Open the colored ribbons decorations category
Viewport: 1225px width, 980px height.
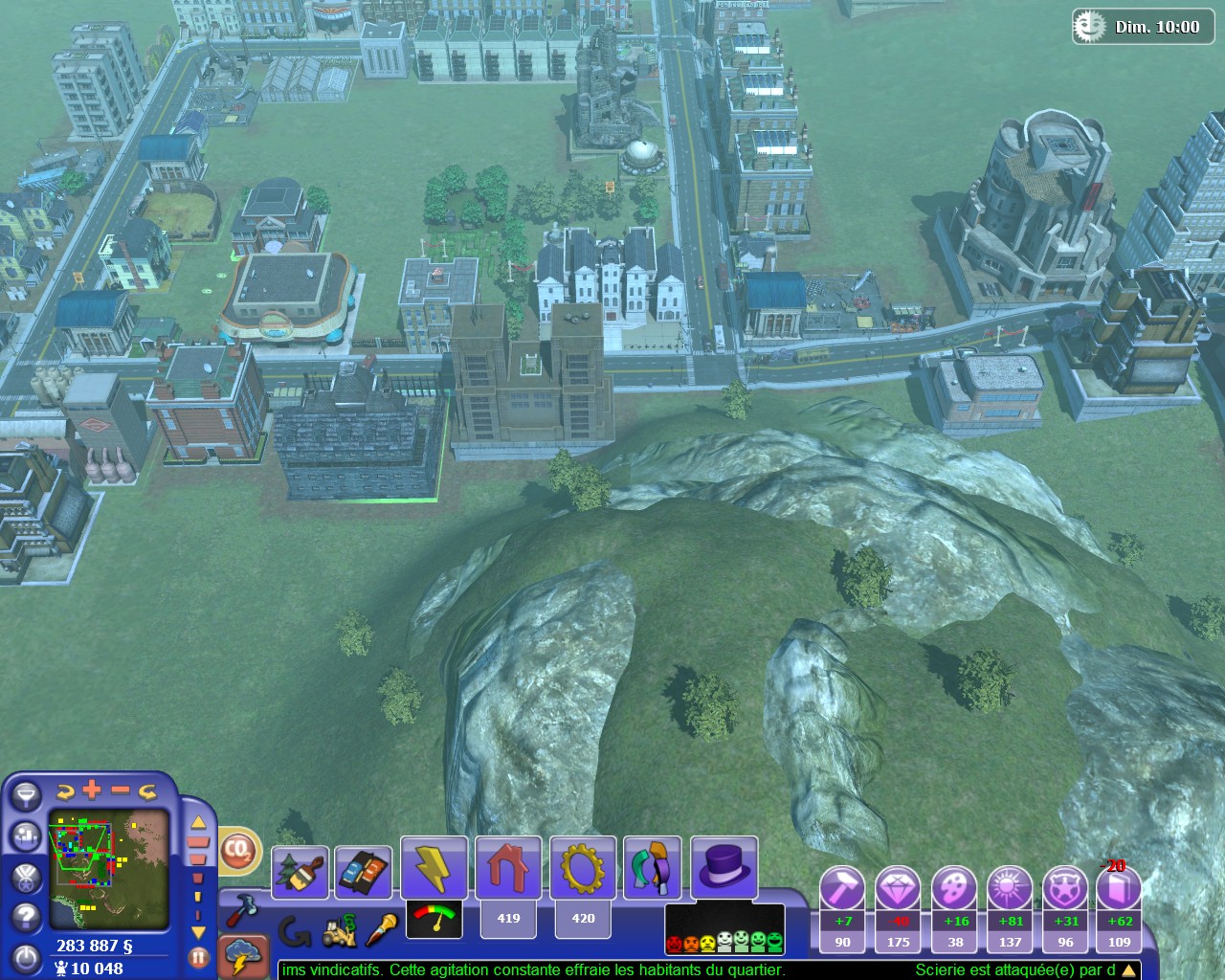pyautogui.click(x=654, y=867)
